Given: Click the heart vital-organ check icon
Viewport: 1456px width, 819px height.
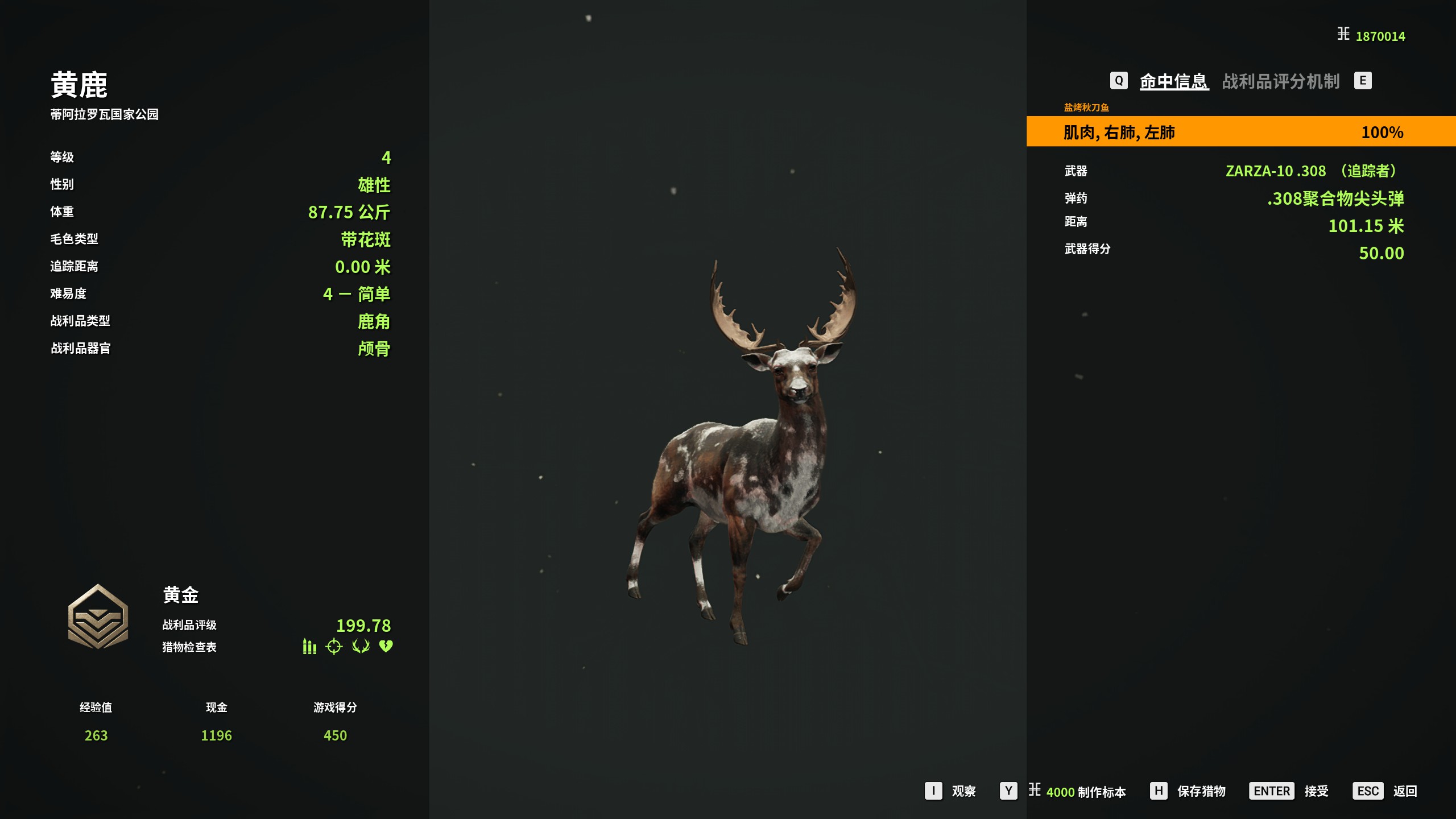Looking at the screenshot, I should pos(386,647).
